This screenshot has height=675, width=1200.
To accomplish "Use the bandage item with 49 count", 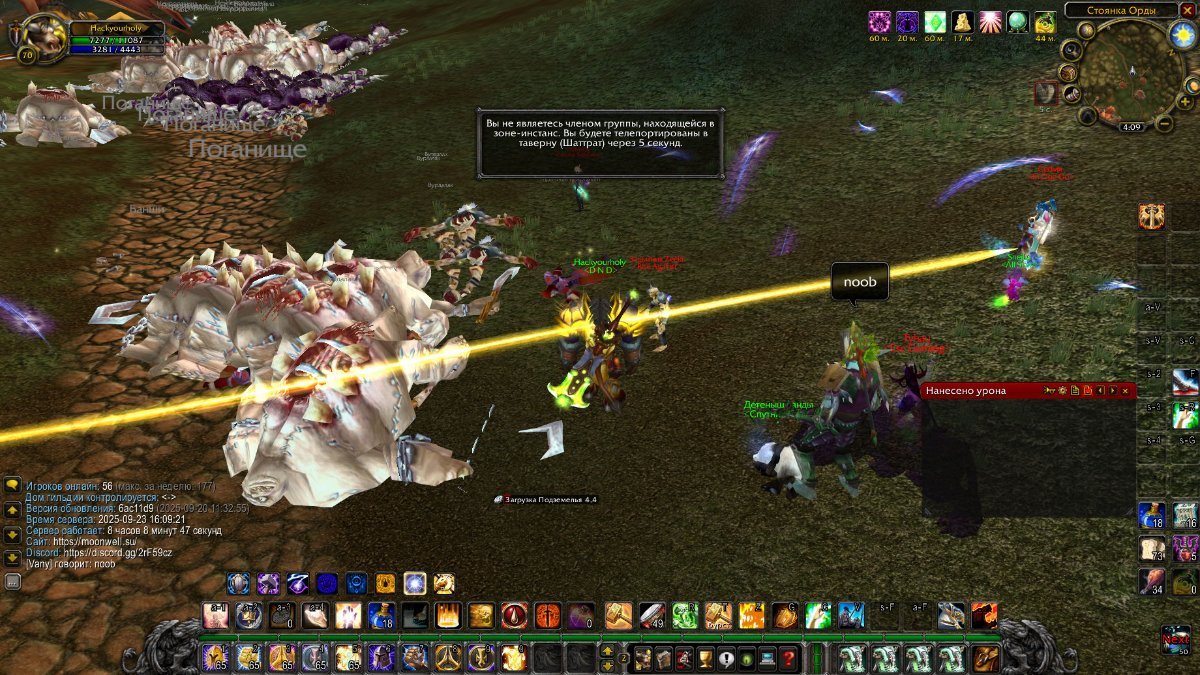I will (x=651, y=615).
